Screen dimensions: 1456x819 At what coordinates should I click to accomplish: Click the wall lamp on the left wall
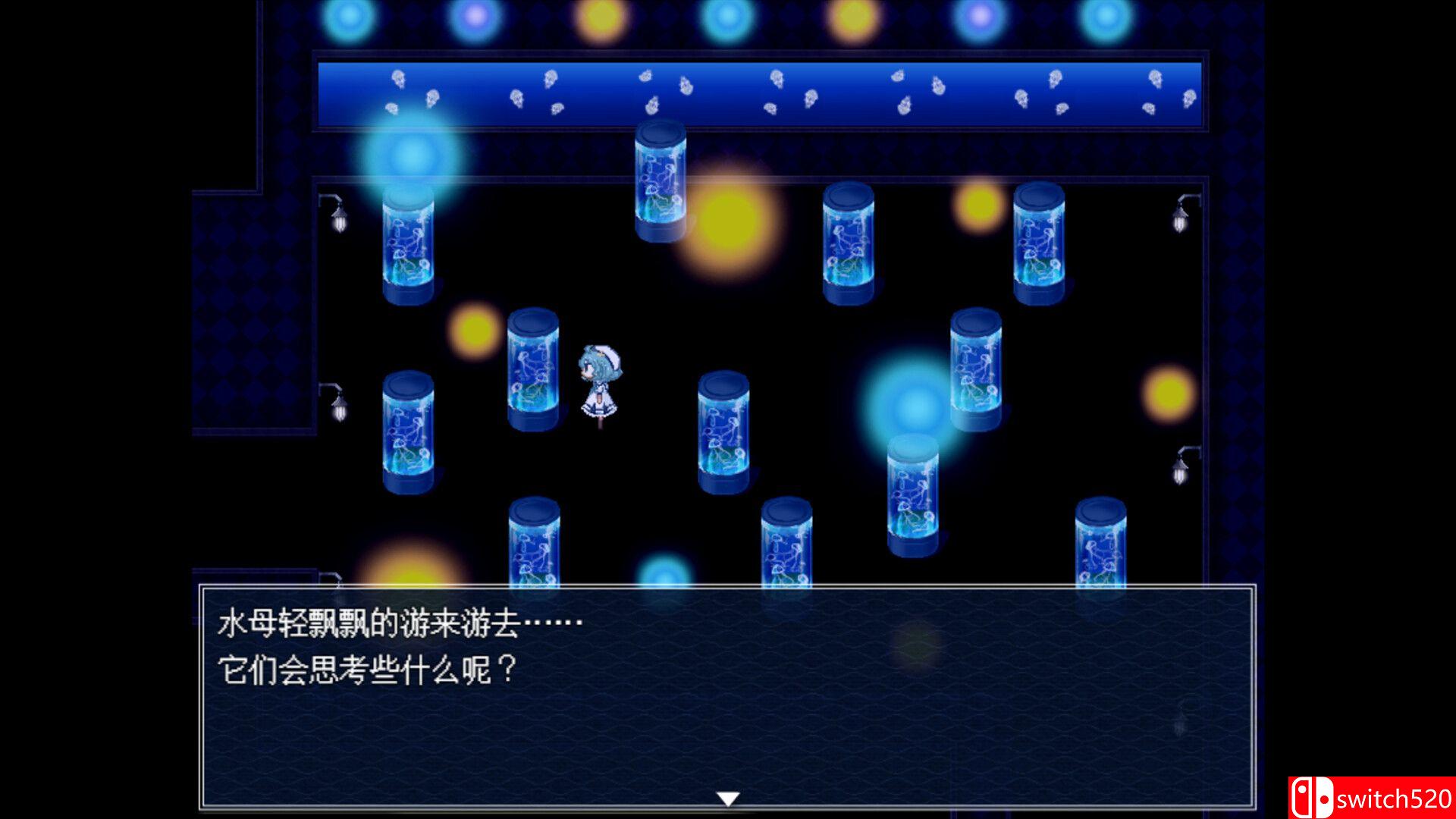coord(336,220)
